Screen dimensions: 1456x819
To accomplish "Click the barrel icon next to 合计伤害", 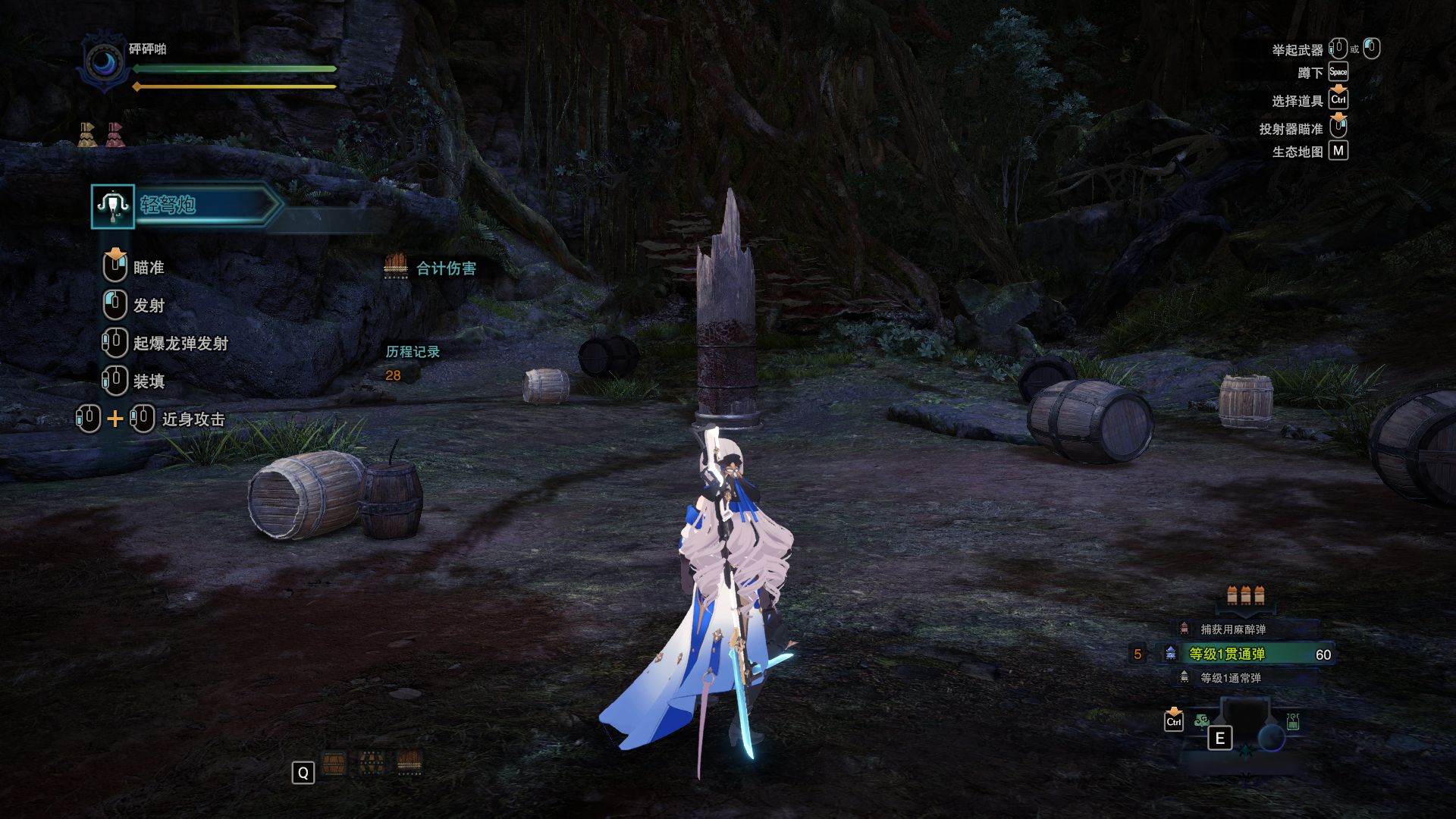I will pos(397,267).
